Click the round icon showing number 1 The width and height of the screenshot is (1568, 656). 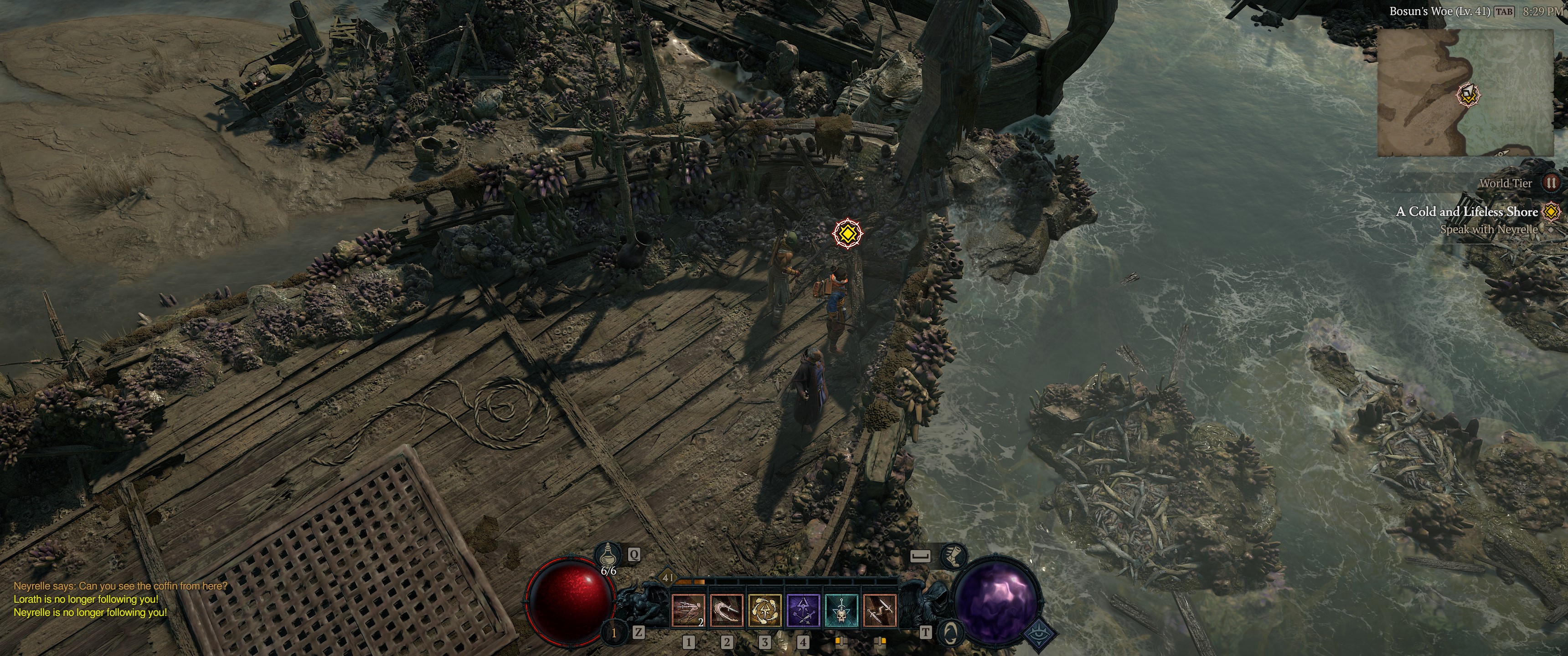(614, 633)
